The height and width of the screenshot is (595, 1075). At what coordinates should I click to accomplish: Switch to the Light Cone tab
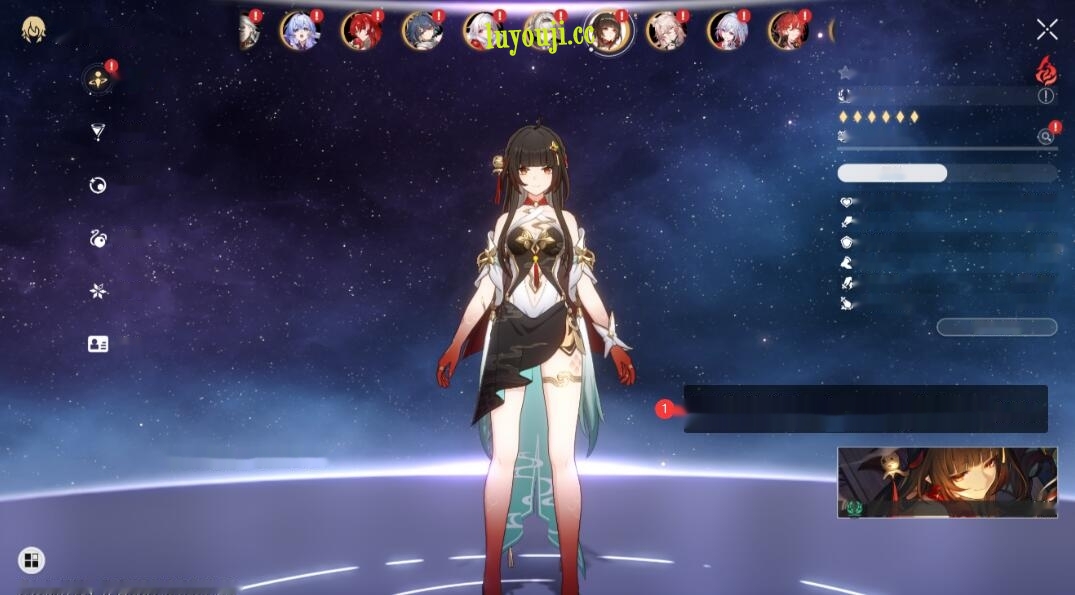coord(98,132)
